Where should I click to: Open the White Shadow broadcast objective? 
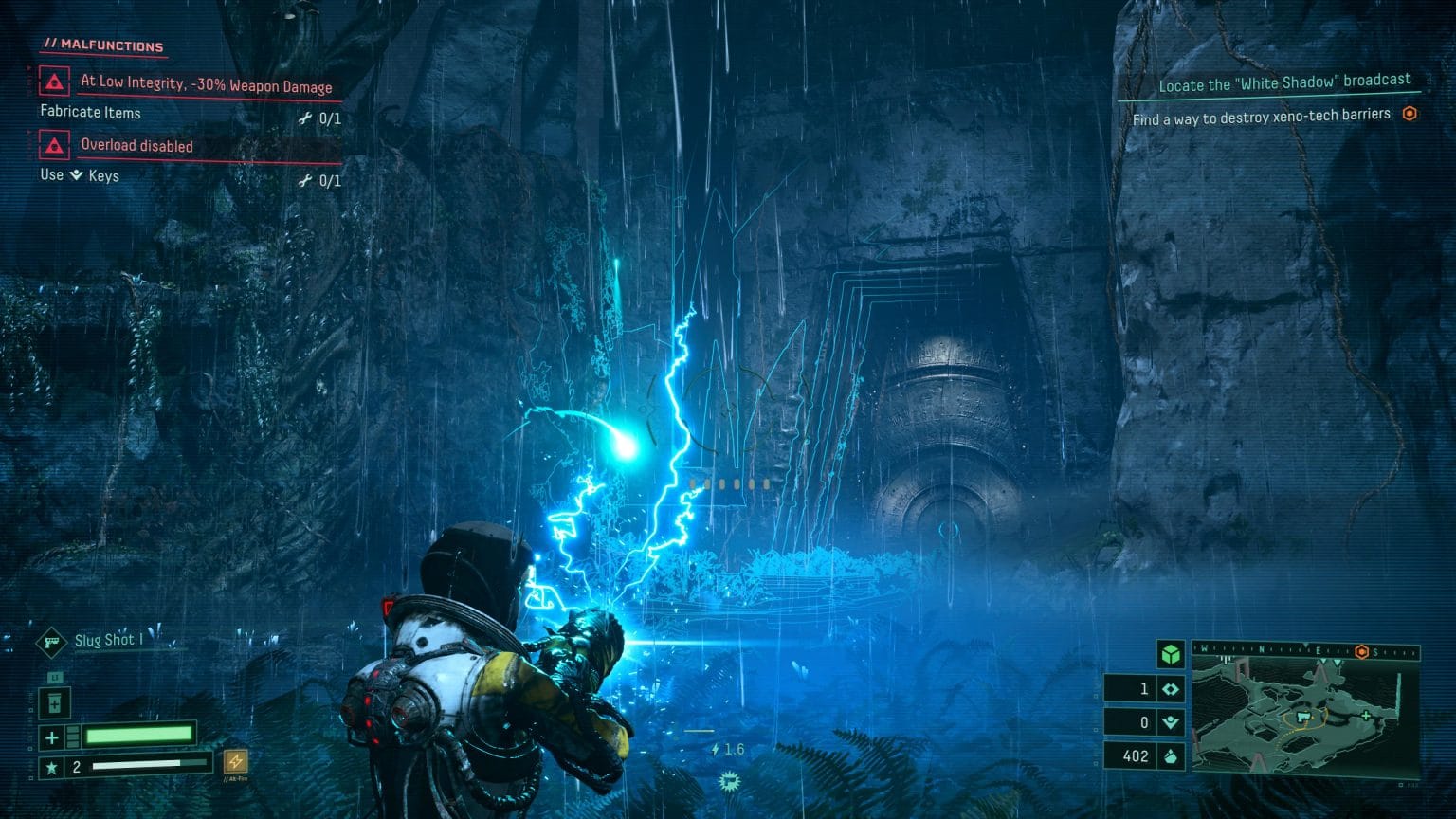(x=1284, y=83)
